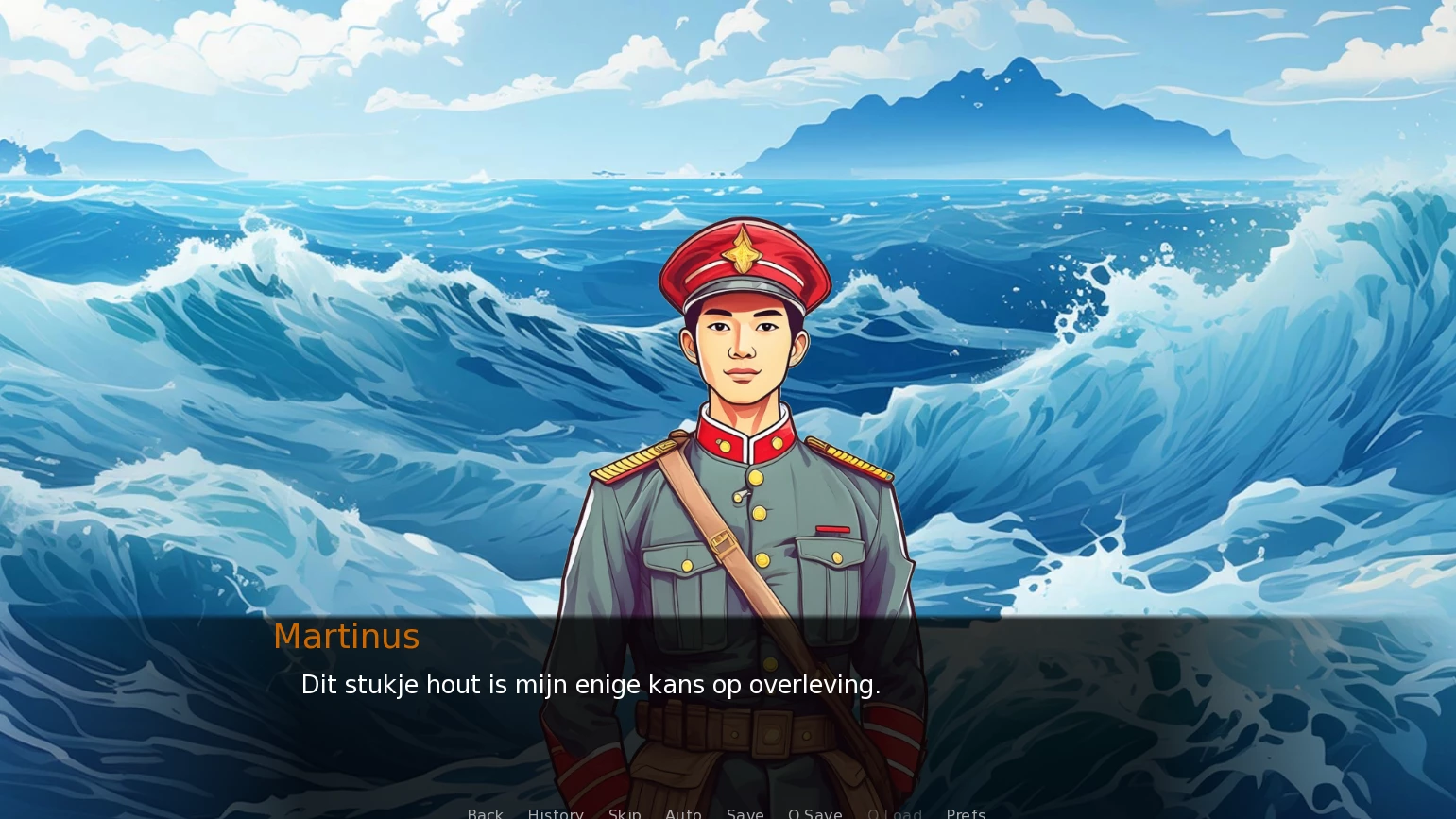
Task: Click Back to rewind the dialogue
Action: point(485,813)
